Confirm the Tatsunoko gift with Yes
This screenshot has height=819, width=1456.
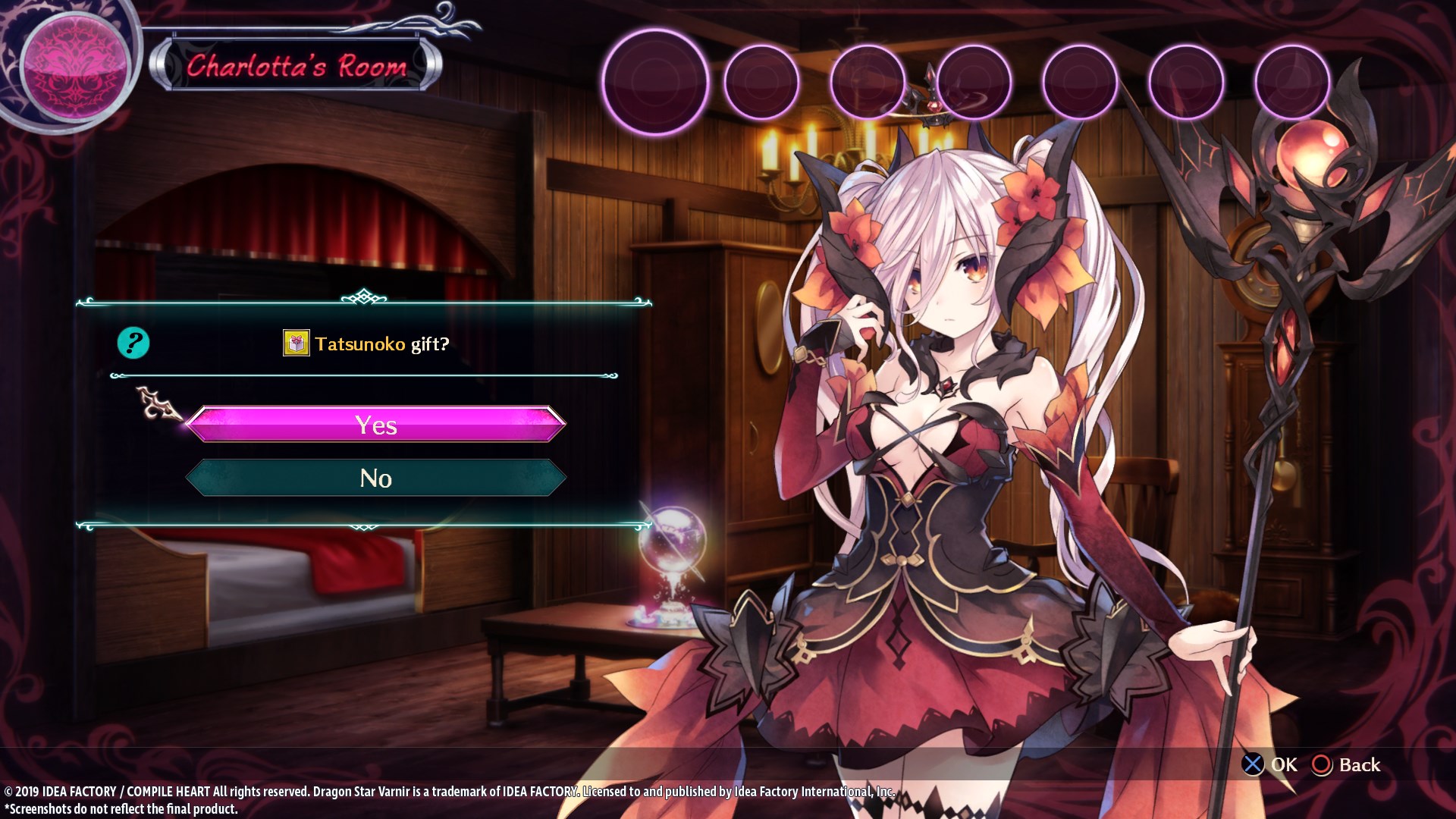pyautogui.click(x=375, y=425)
